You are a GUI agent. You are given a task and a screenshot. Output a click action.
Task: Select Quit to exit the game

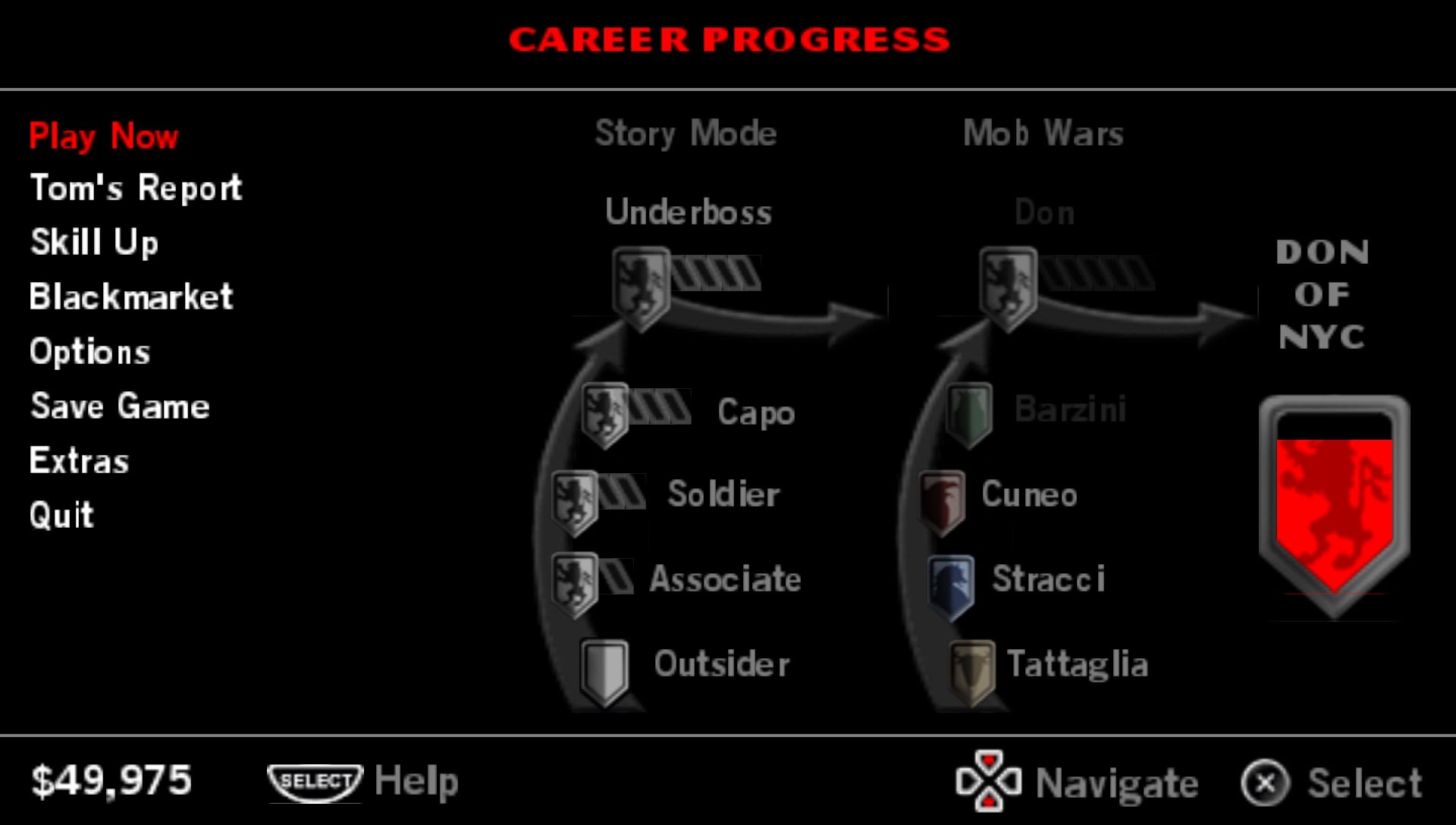click(x=61, y=516)
